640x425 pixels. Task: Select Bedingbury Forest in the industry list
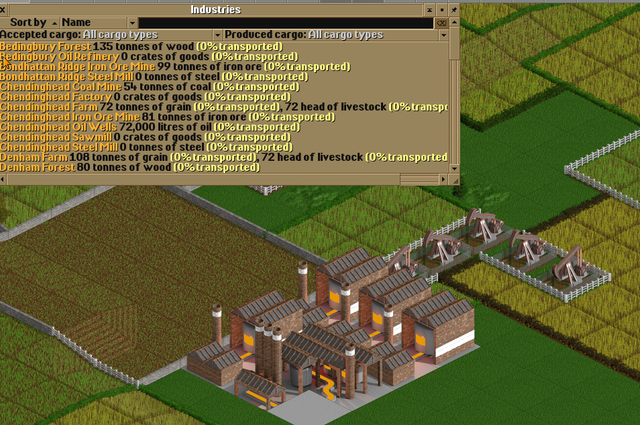coord(45,46)
